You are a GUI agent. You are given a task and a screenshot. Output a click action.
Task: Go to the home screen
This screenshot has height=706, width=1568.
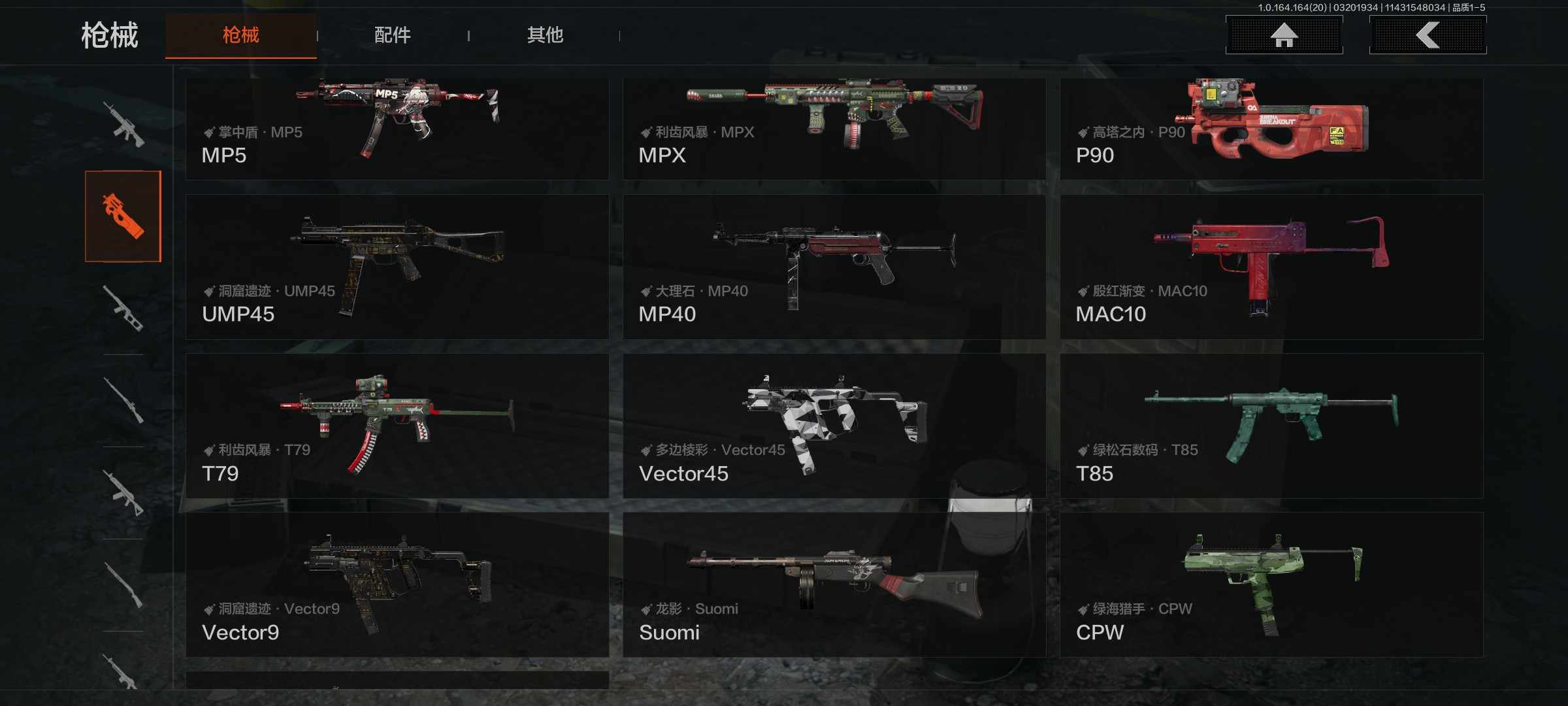pyautogui.click(x=1284, y=35)
